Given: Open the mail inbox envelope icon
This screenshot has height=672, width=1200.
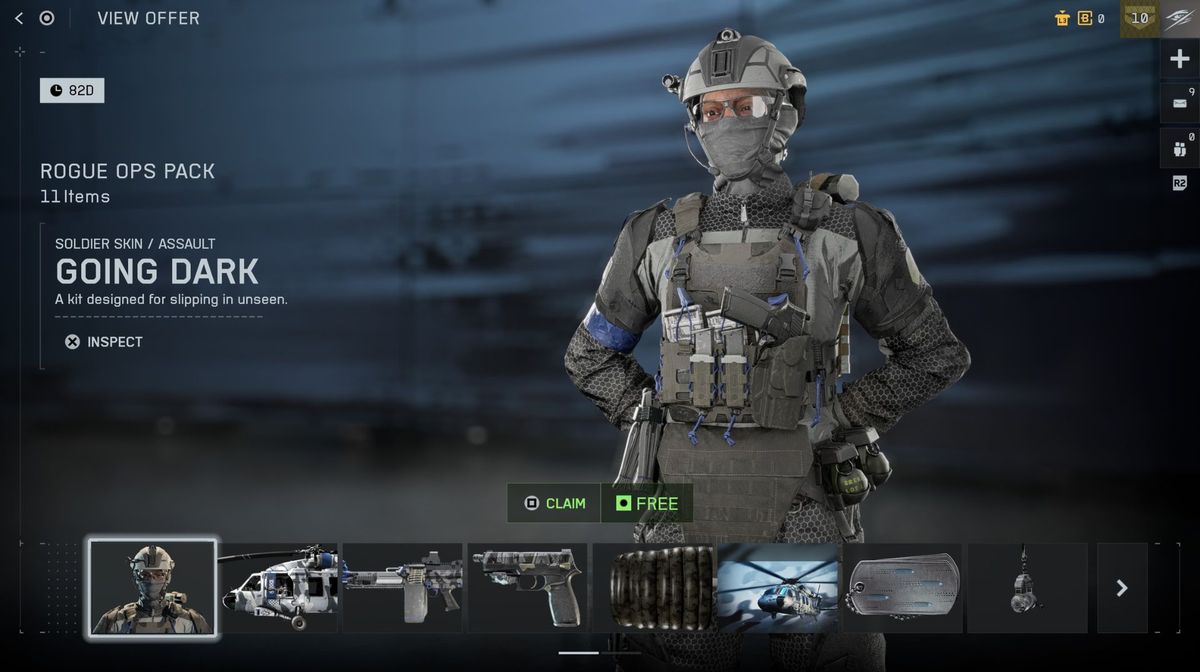Looking at the screenshot, I should (1179, 103).
